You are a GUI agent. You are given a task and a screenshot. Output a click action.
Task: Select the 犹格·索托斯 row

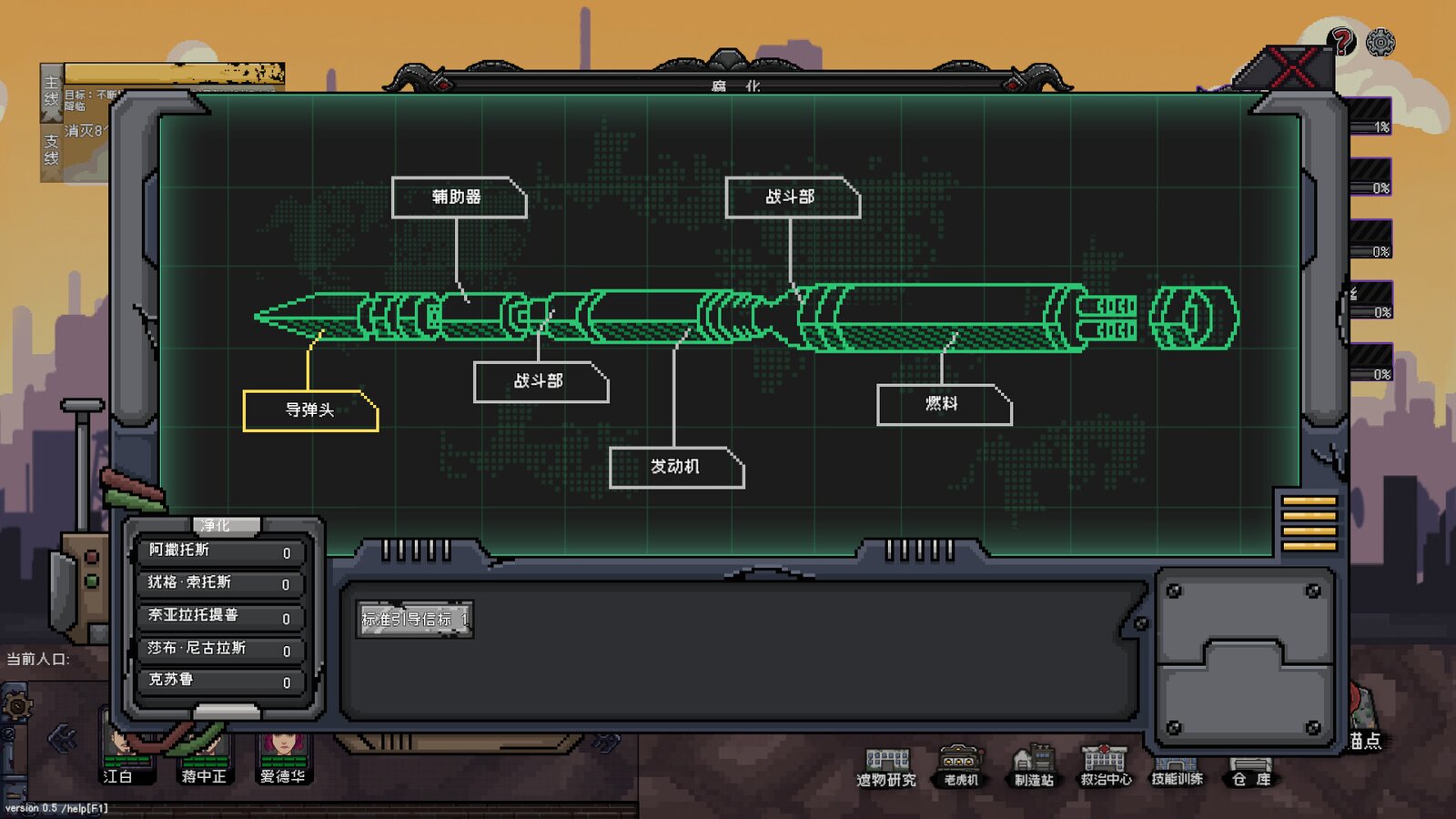[x=219, y=583]
